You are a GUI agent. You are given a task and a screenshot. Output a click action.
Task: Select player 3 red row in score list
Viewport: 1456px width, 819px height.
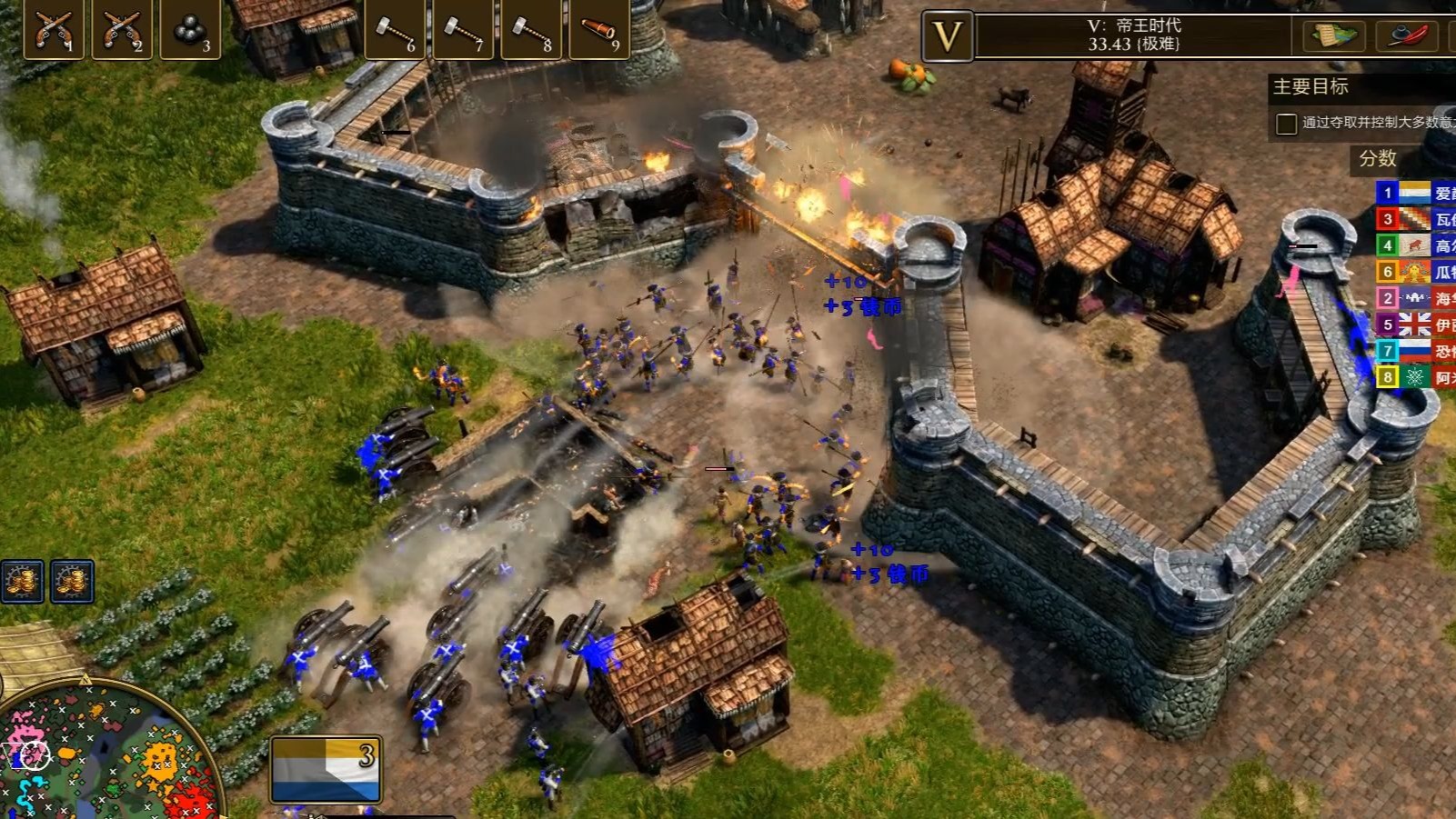pos(1414,219)
